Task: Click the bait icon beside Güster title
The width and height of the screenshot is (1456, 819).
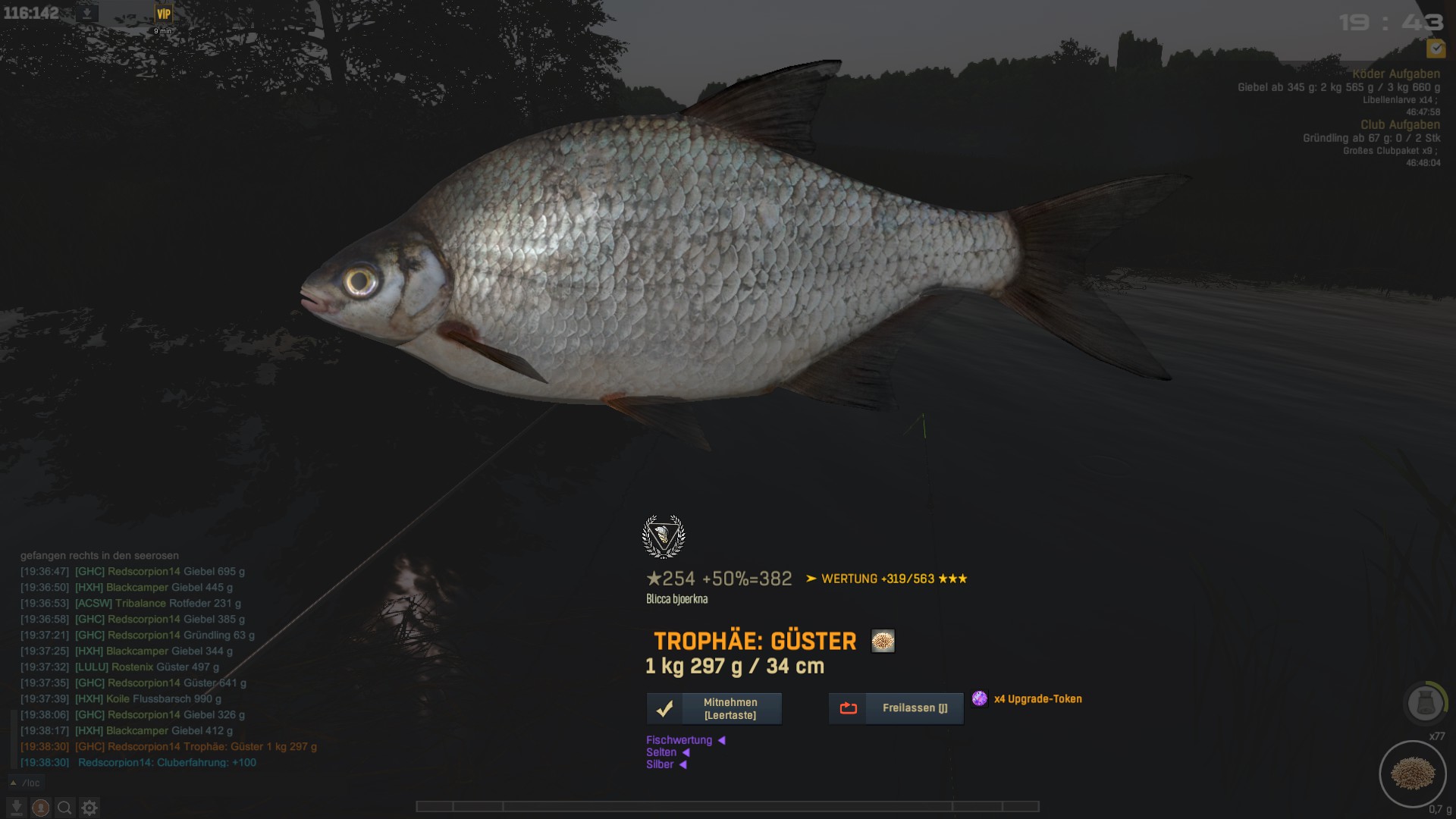Action: (x=883, y=642)
